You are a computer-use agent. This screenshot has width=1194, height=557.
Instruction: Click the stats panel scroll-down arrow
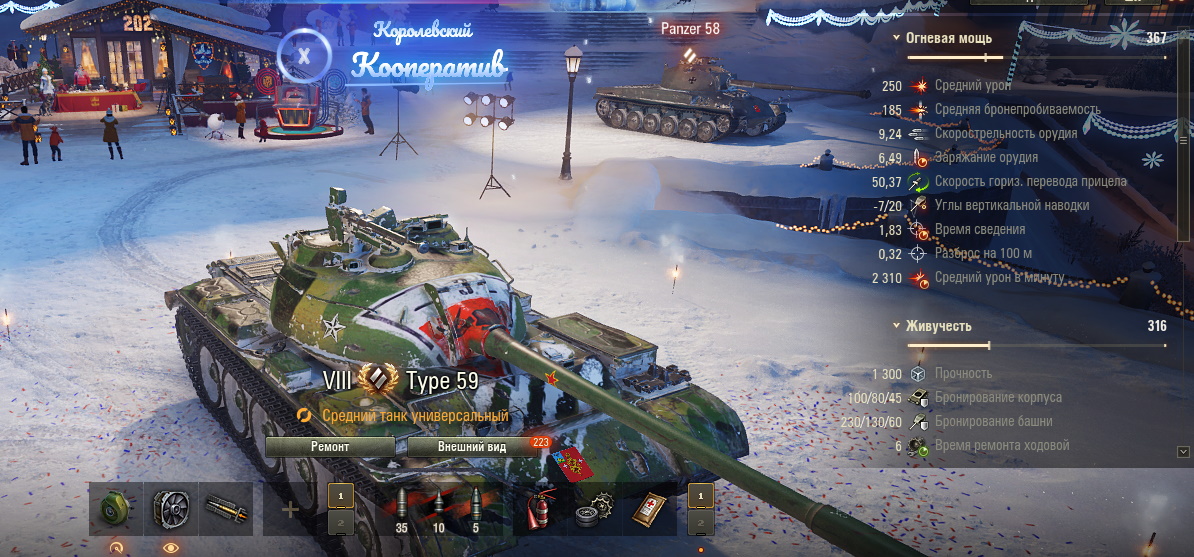[1184, 452]
